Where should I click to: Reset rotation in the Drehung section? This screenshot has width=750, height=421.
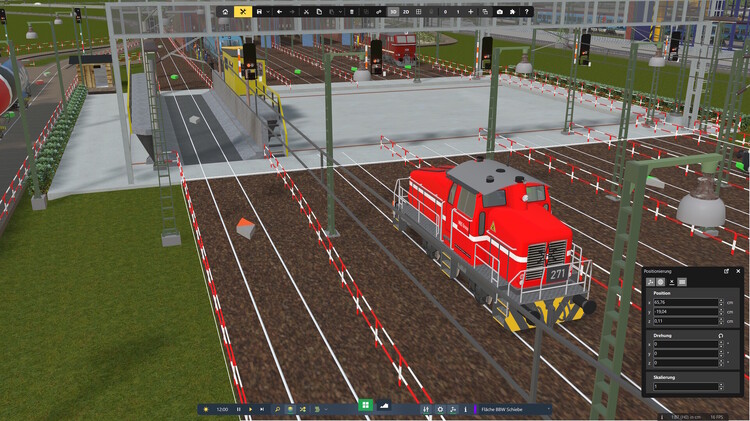coord(721,335)
